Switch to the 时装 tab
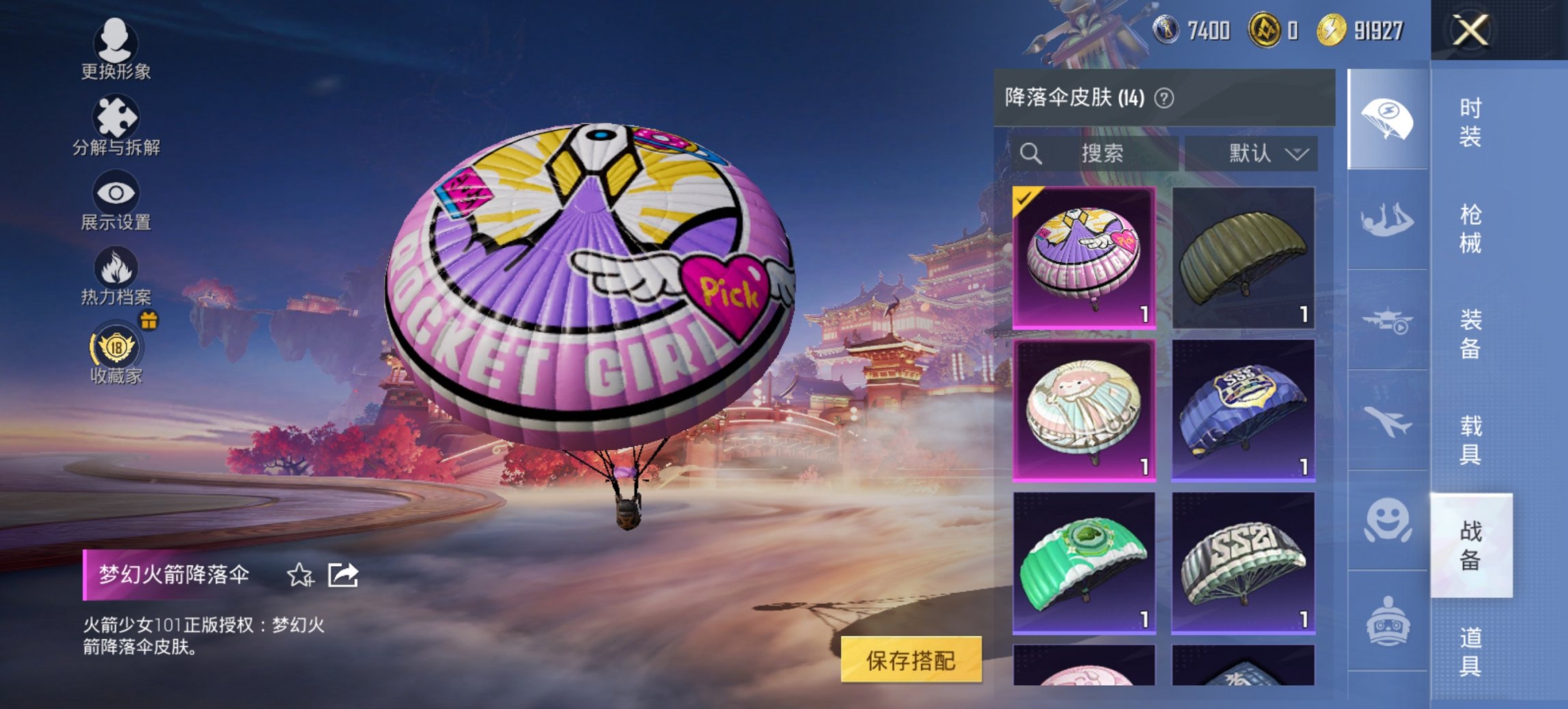 click(1469, 120)
